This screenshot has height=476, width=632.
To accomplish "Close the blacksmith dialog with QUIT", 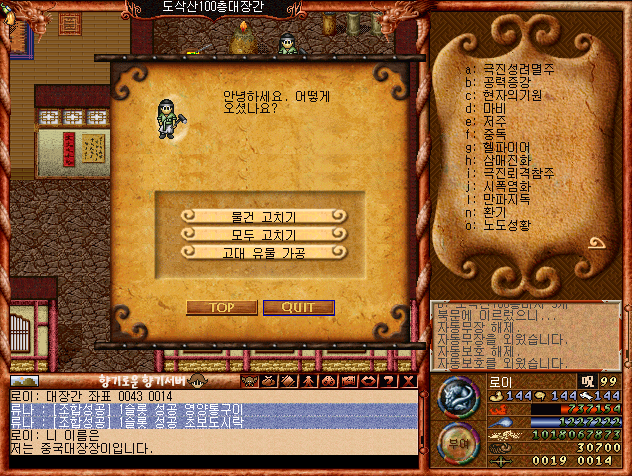I will coord(298,307).
